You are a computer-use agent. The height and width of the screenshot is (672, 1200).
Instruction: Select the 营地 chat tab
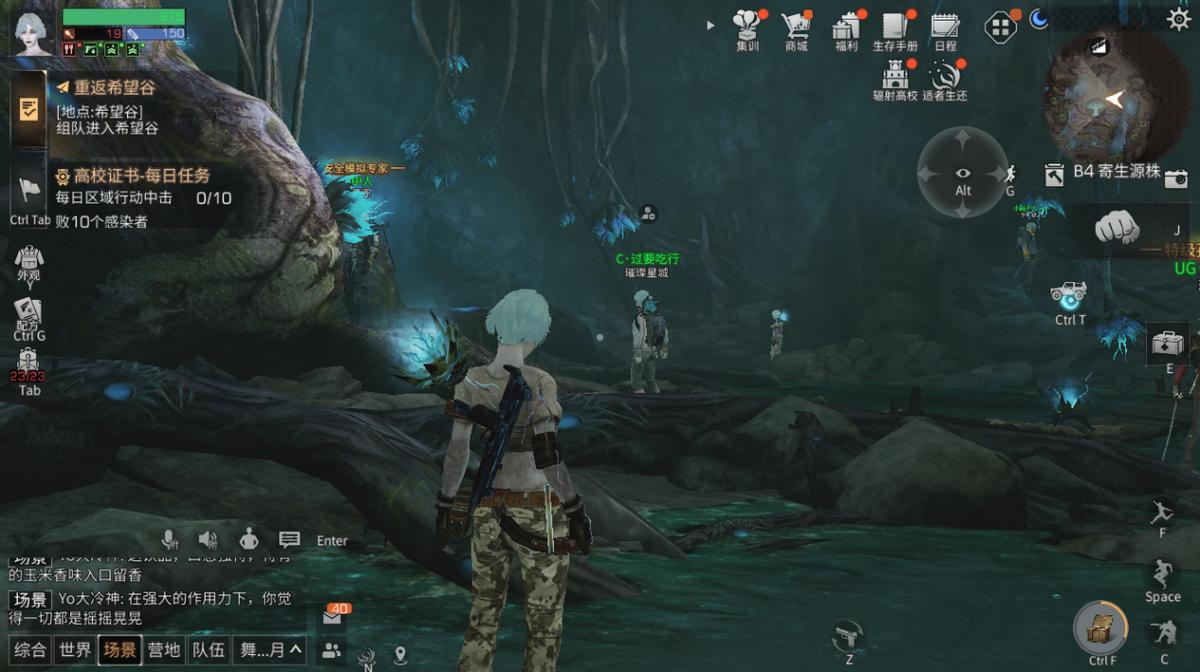(164, 650)
